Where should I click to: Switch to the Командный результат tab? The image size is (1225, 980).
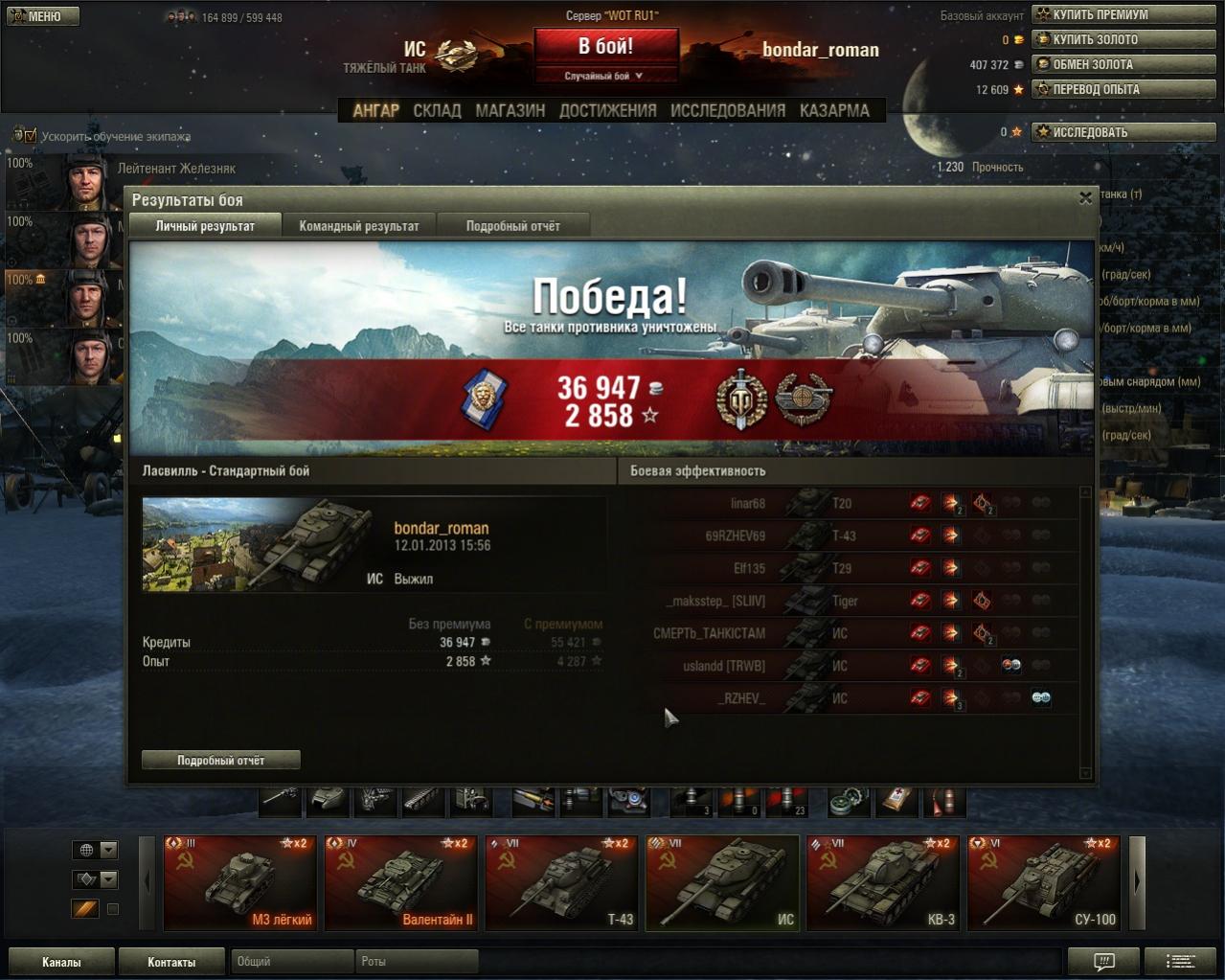(x=359, y=226)
